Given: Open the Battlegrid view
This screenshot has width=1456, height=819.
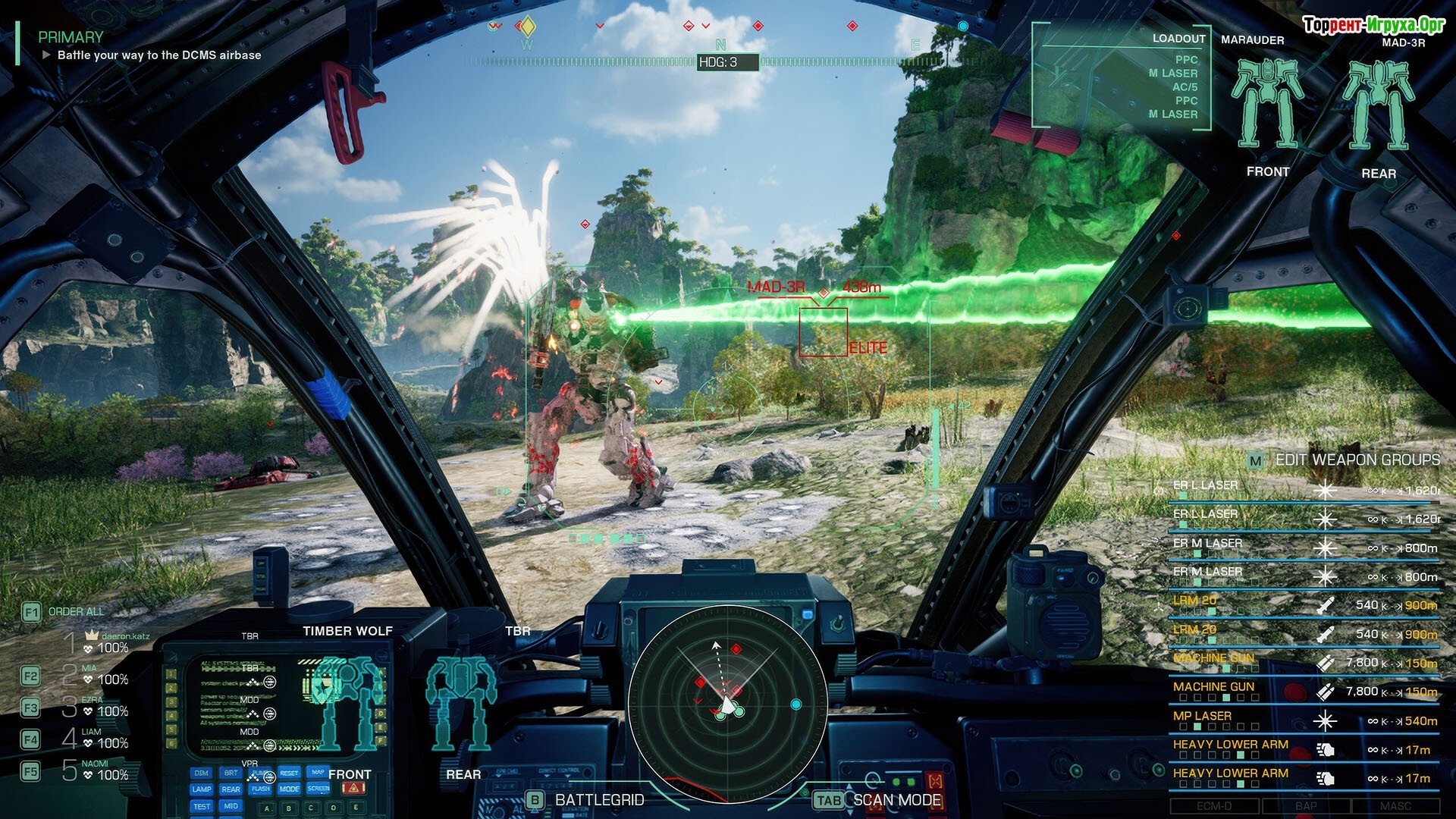Looking at the screenshot, I should pyautogui.click(x=598, y=800).
